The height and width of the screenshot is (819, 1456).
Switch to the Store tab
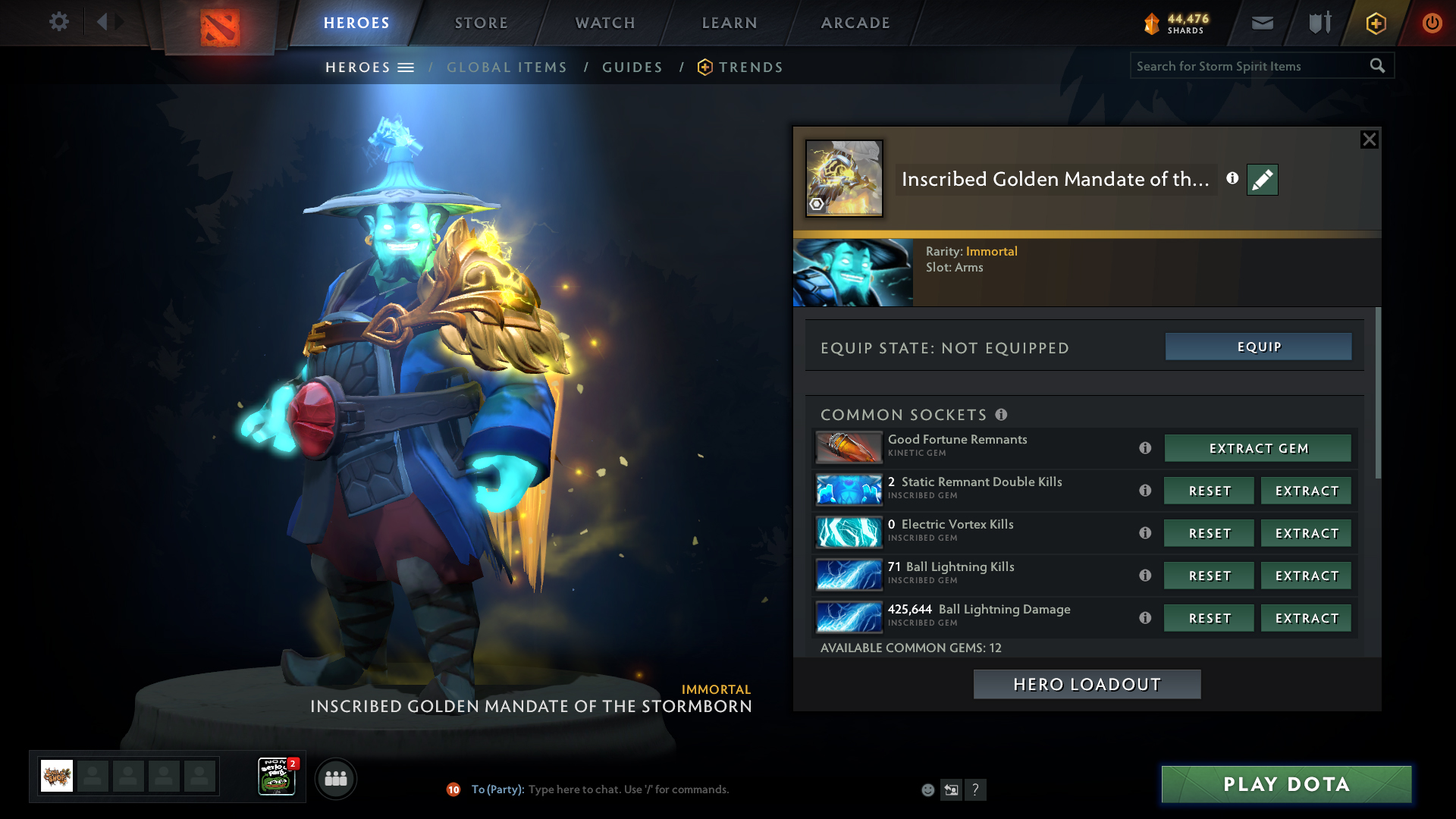482,23
